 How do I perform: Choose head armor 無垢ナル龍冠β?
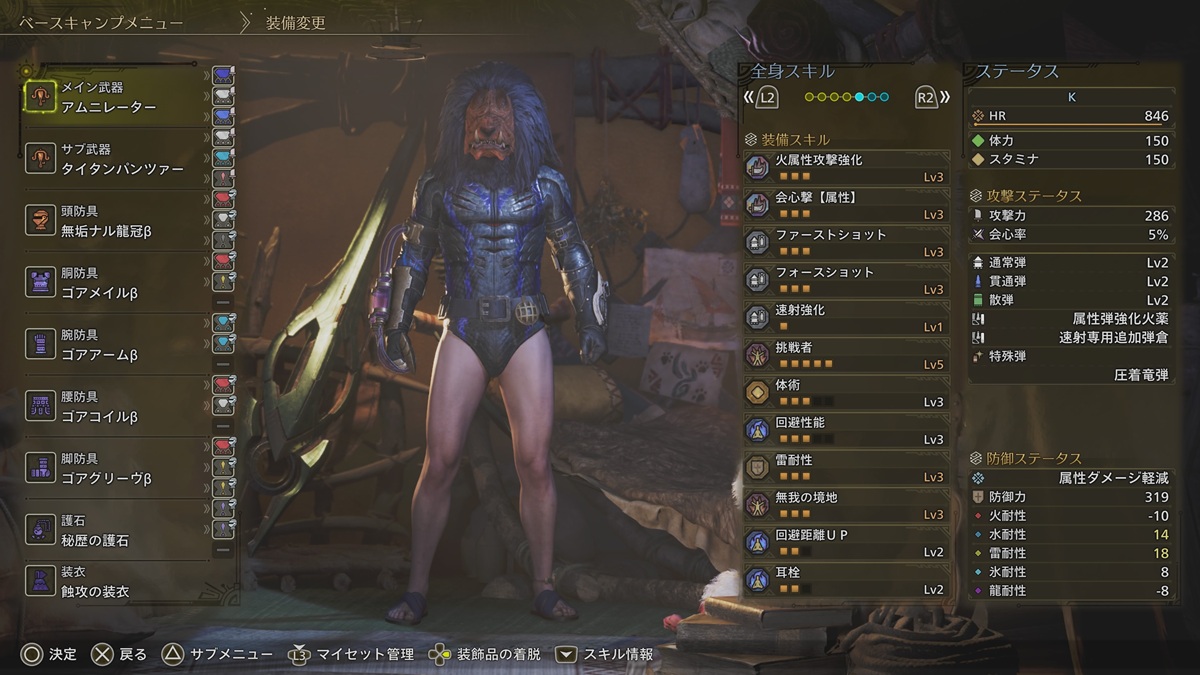[115, 221]
